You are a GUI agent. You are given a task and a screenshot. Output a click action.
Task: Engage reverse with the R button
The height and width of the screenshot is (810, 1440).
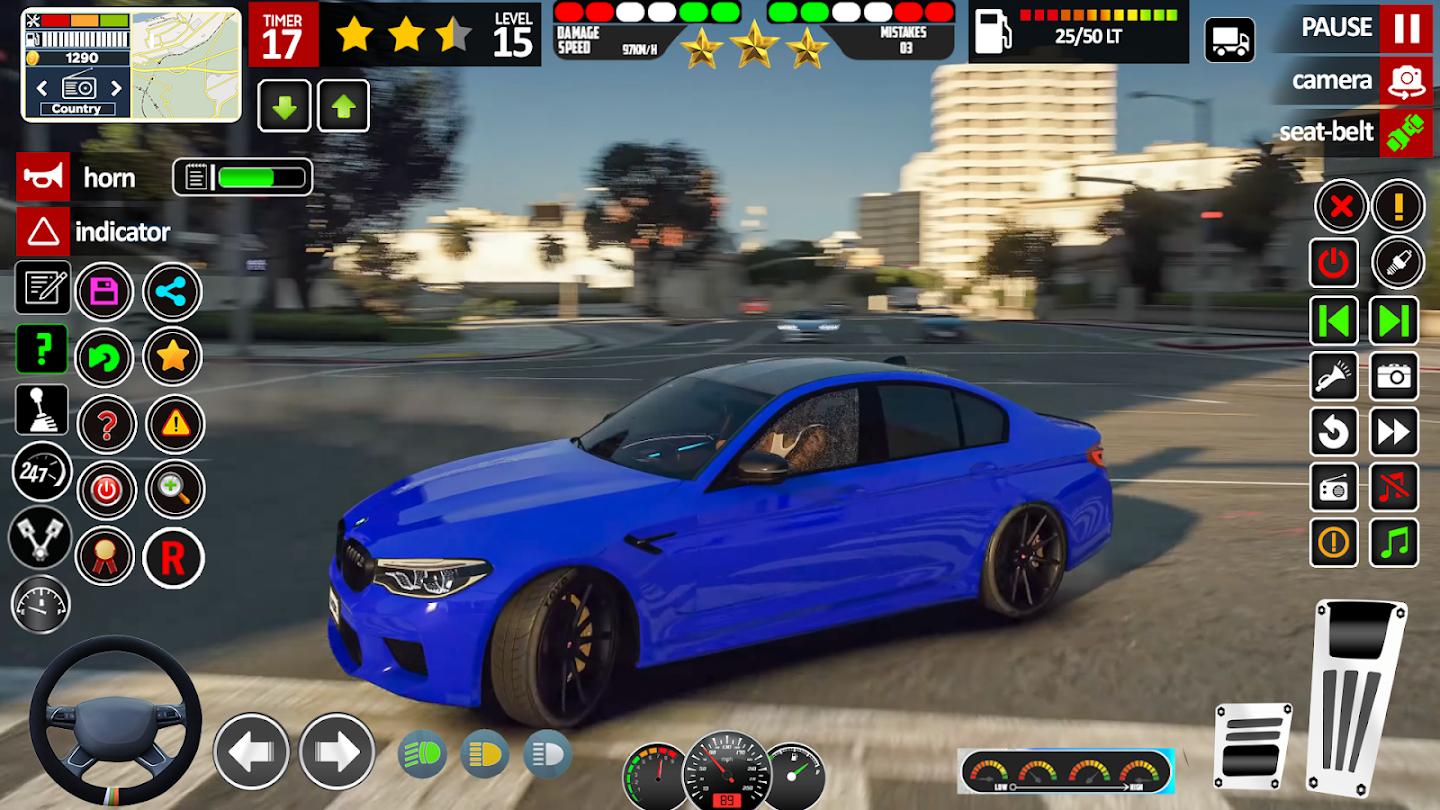[173, 558]
